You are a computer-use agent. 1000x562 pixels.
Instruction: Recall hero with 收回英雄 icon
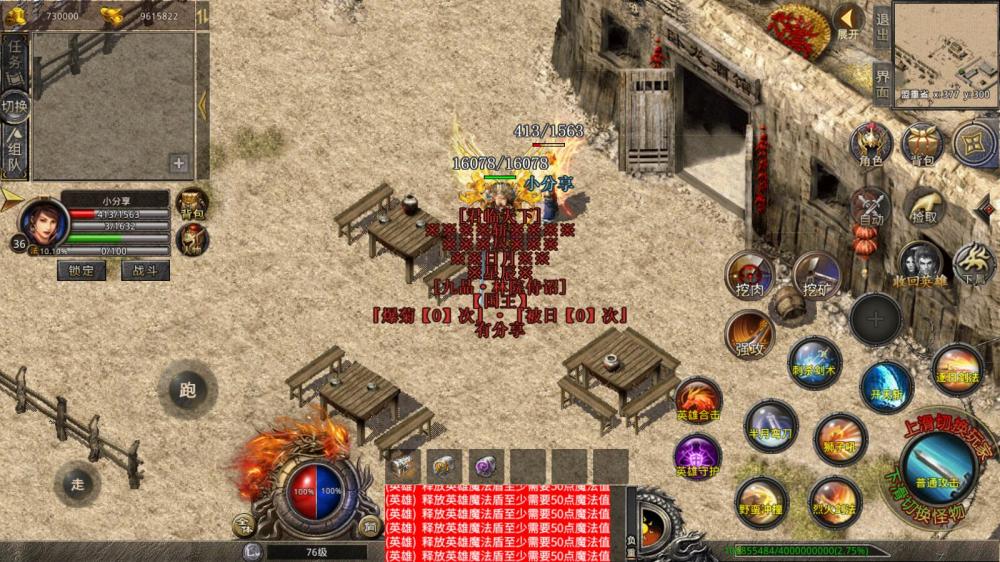pyautogui.click(x=919, y=263)
